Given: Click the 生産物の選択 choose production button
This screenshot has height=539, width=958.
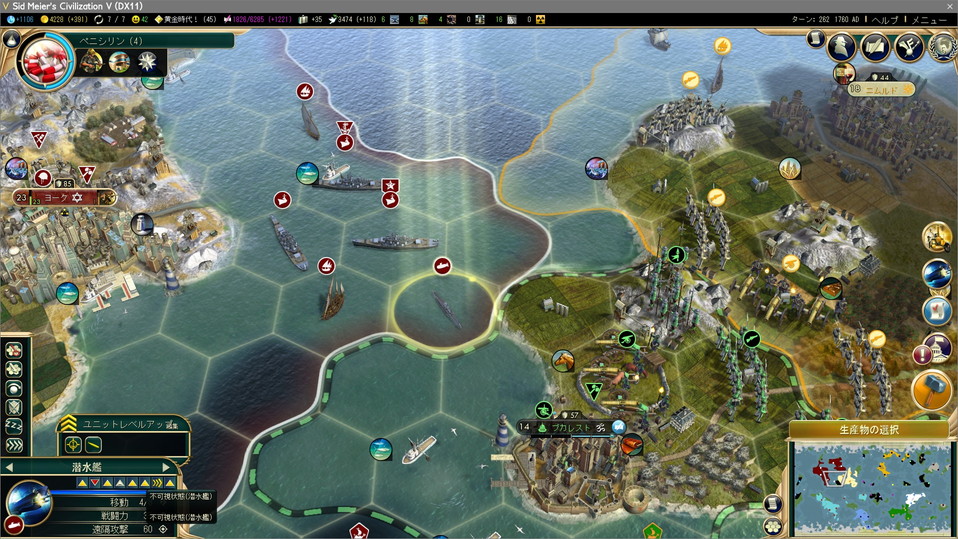Looking at the screenshot, I should click(x=868, y=430).
